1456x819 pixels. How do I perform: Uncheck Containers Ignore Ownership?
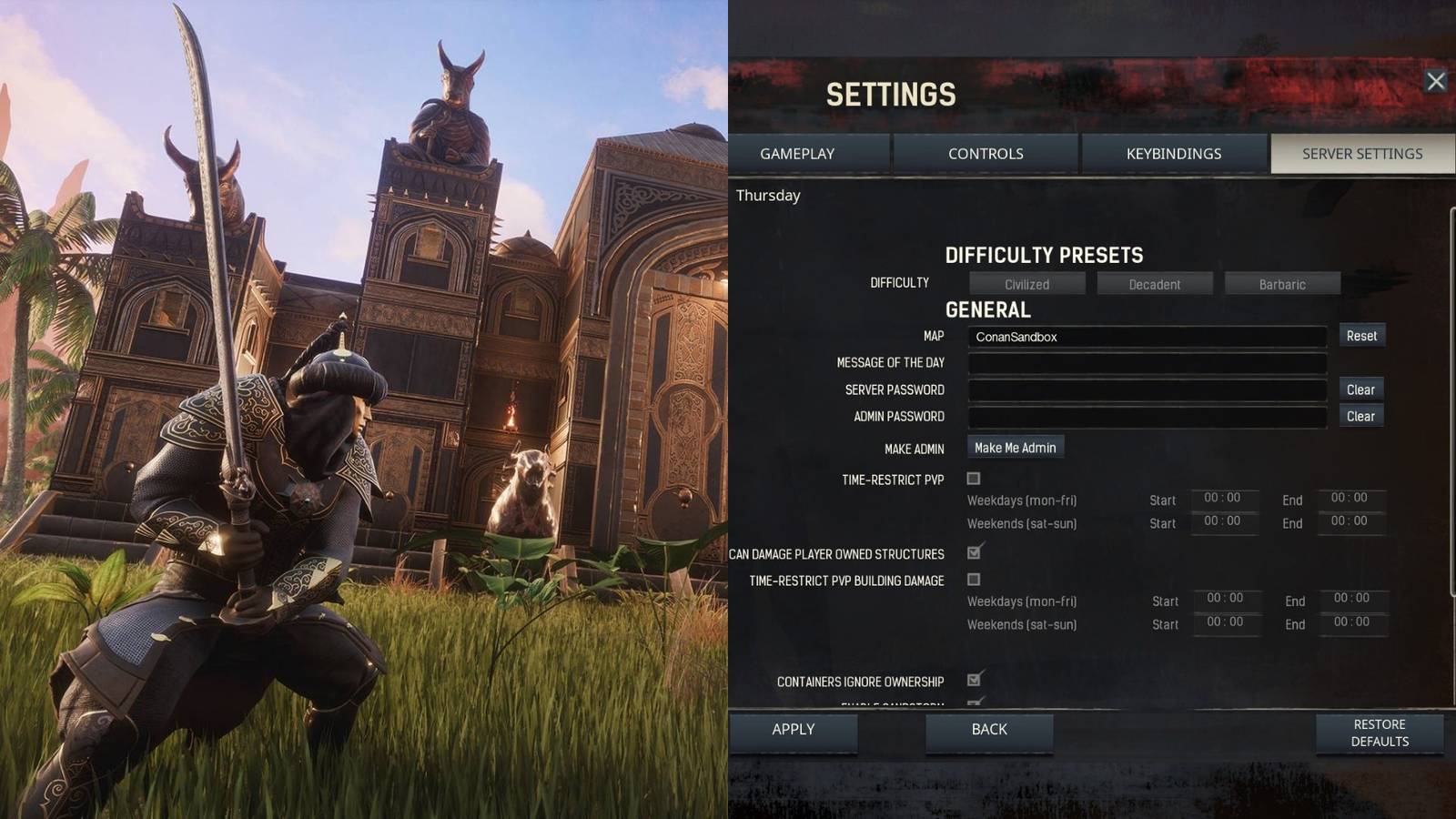tap(975, 681)
